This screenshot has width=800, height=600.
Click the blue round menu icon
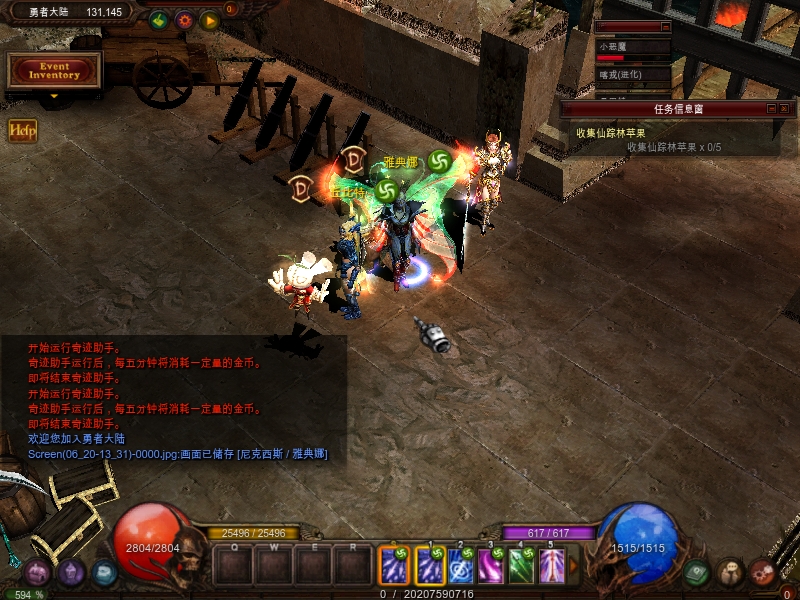pos(104,572)
